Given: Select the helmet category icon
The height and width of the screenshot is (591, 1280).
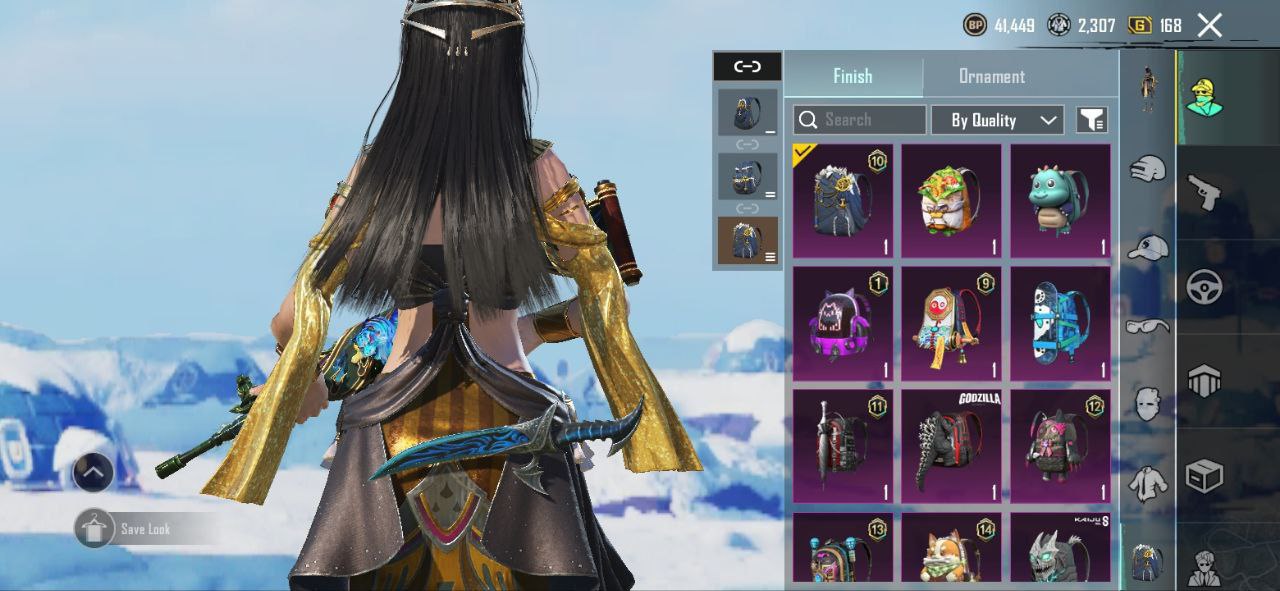Looking at the screenshot, I should [1204, 381].
